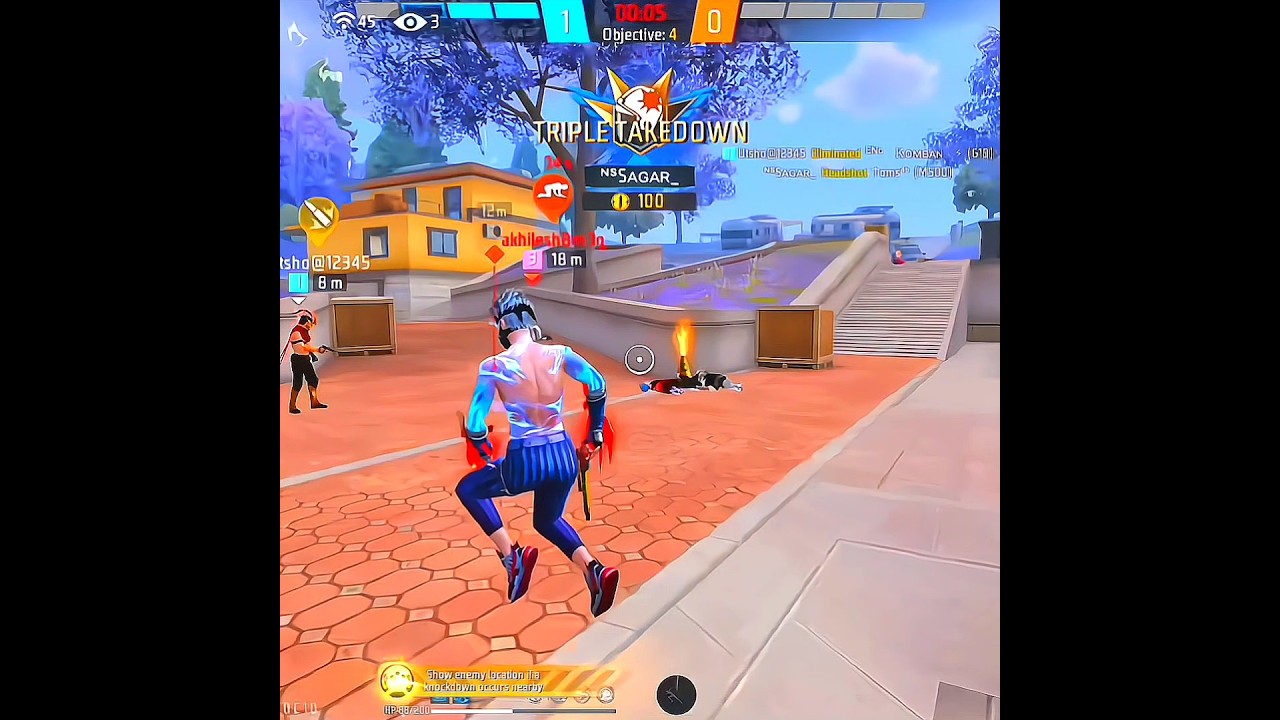Click the white flame icon in the corner
Screen dimensions: 1280x720
click(x=297, y=35)
